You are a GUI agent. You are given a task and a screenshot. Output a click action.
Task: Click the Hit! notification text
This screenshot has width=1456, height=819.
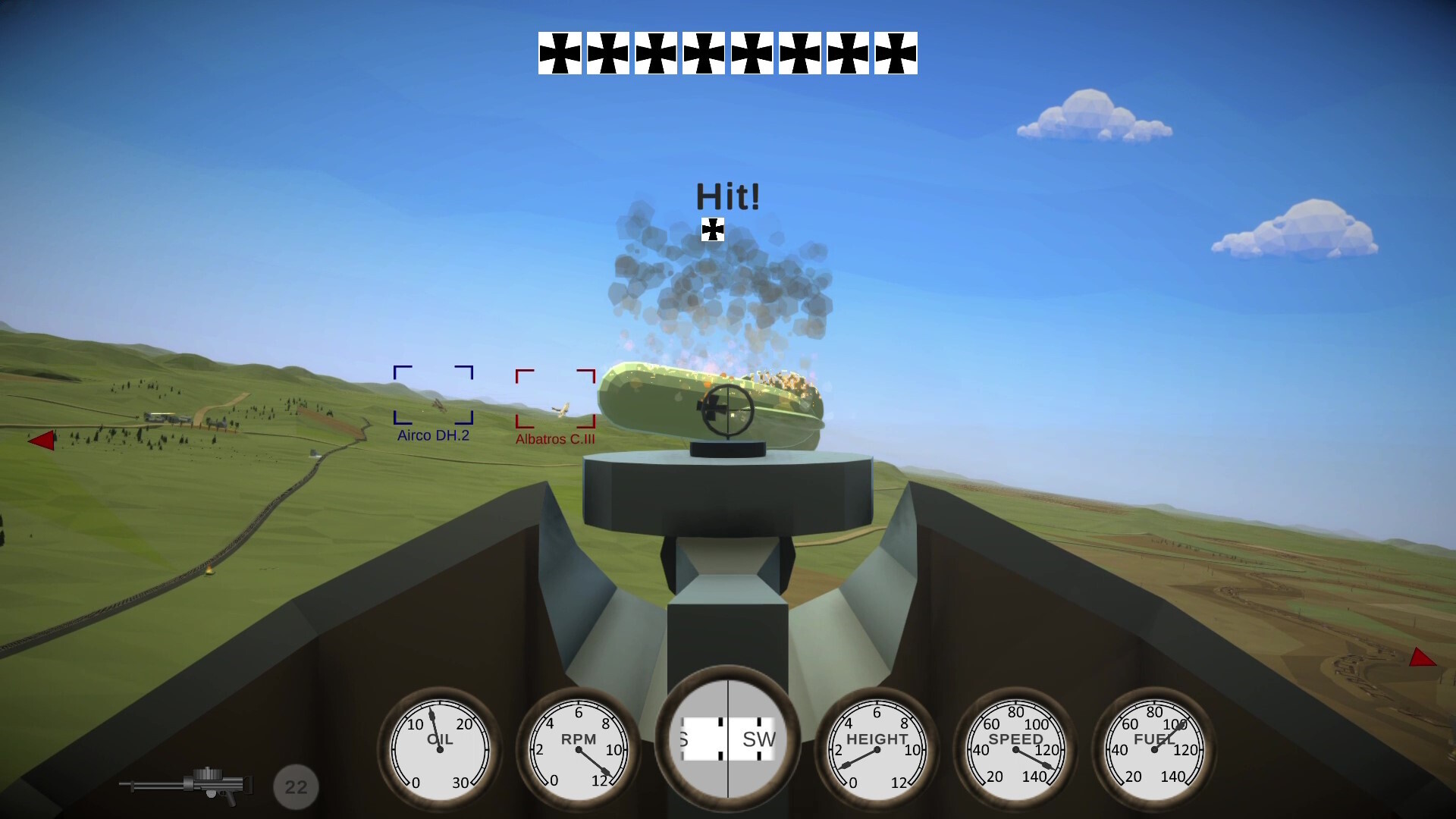pyautogui.click(x=727, y=196)
